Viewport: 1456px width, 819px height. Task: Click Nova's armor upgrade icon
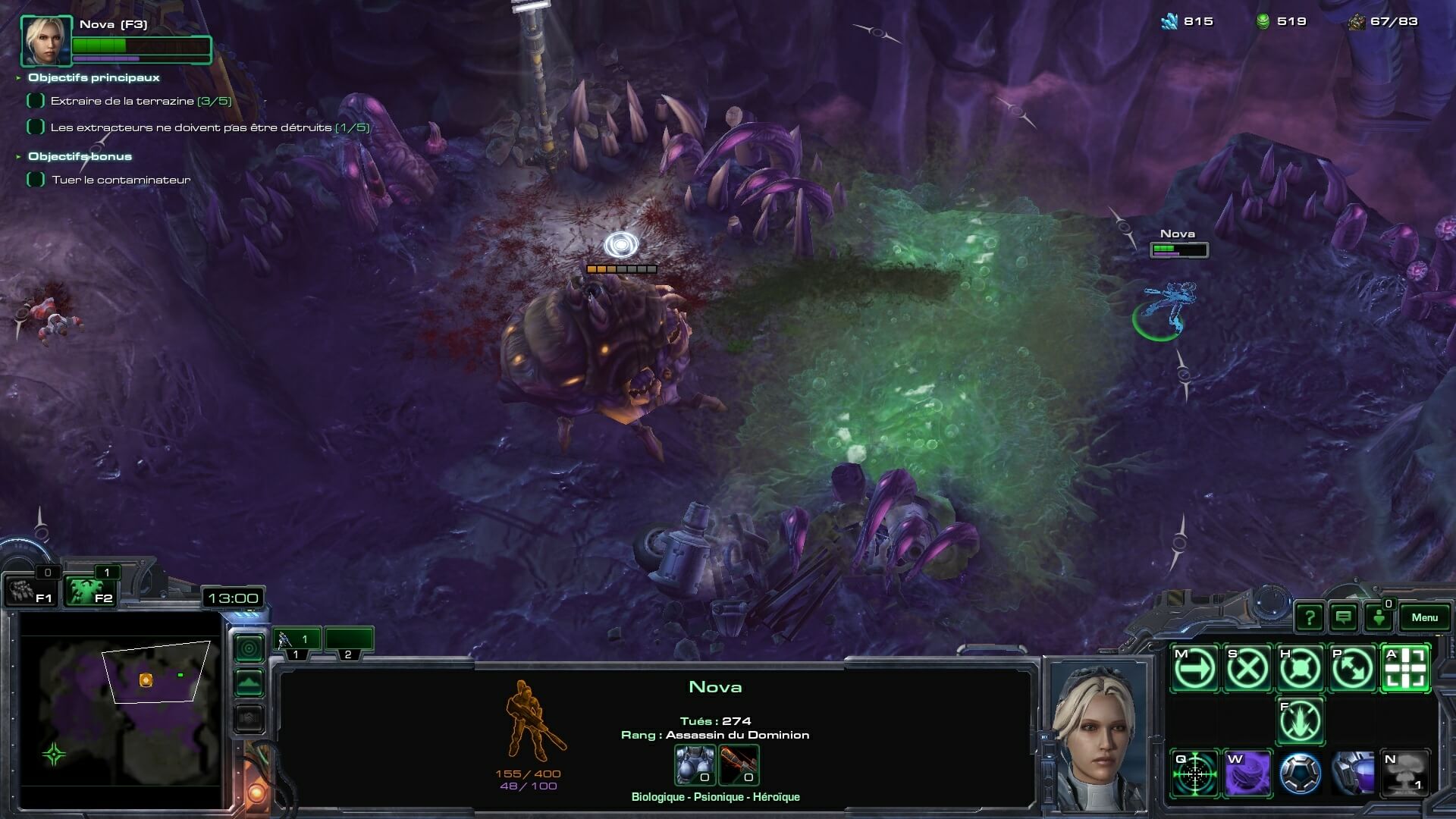coord(695,764)
